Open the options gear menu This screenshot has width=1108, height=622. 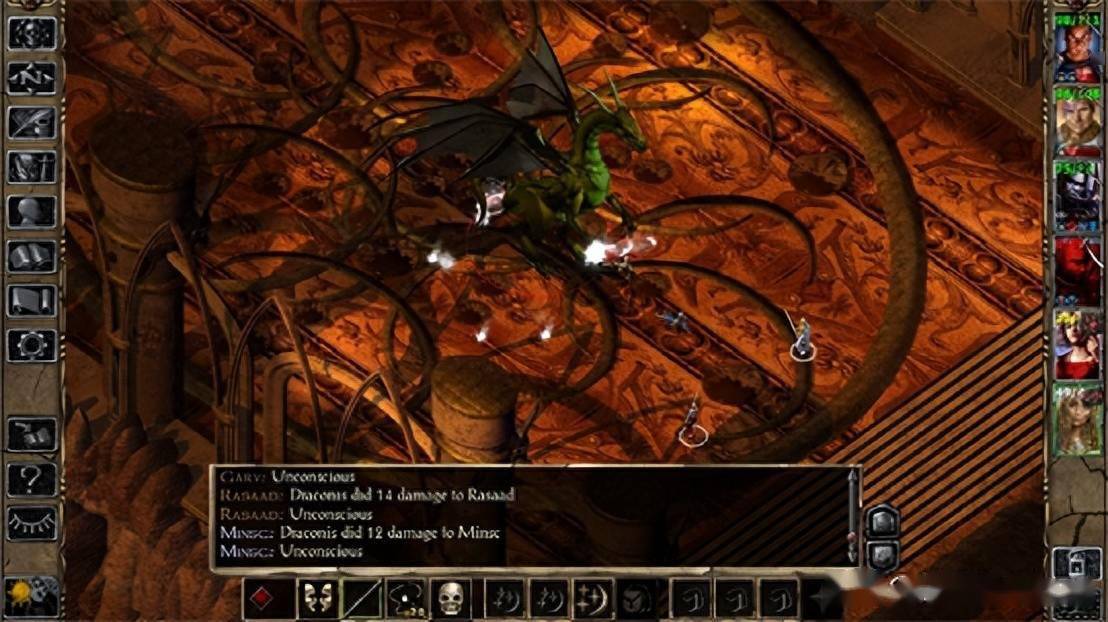tap(32, 345)
